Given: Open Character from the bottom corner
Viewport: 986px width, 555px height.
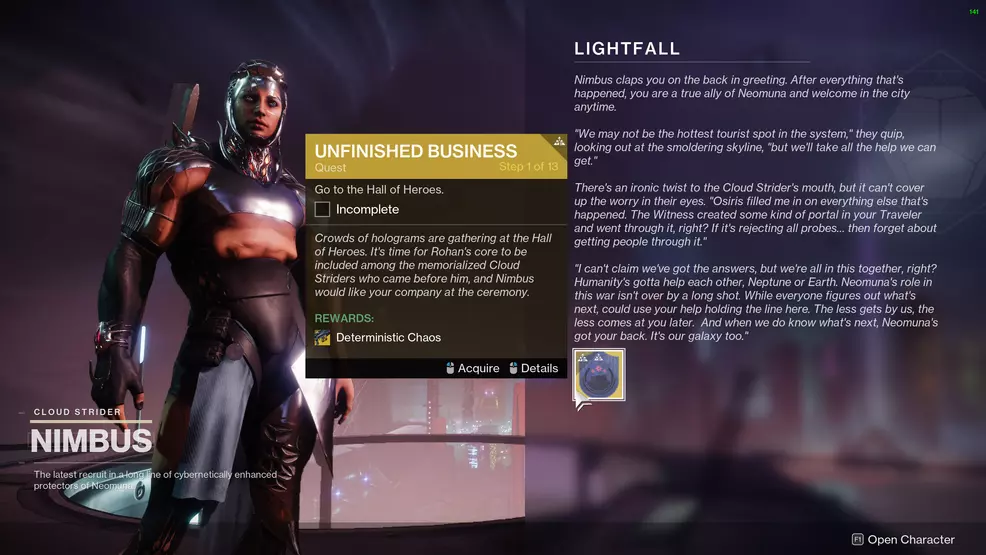Looking at the screenshot, I should pos(902,540).
